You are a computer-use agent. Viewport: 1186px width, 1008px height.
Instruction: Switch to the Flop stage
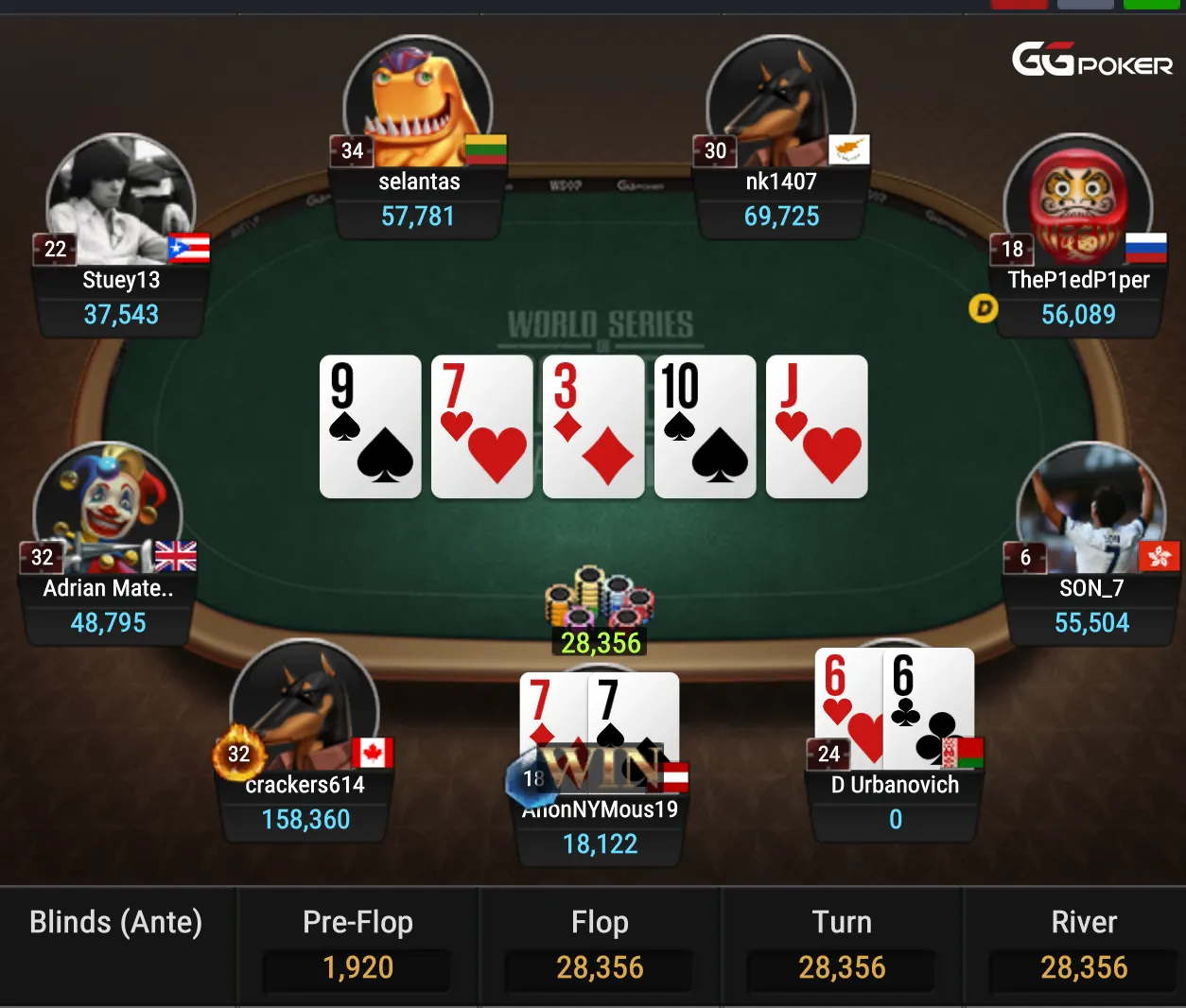(x=600, y=945)
